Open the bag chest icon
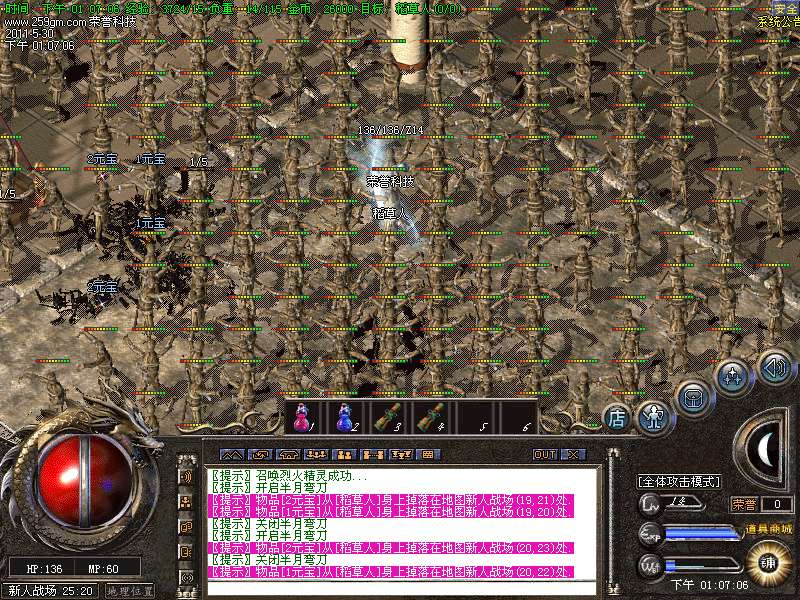 [x=692, y=397]
